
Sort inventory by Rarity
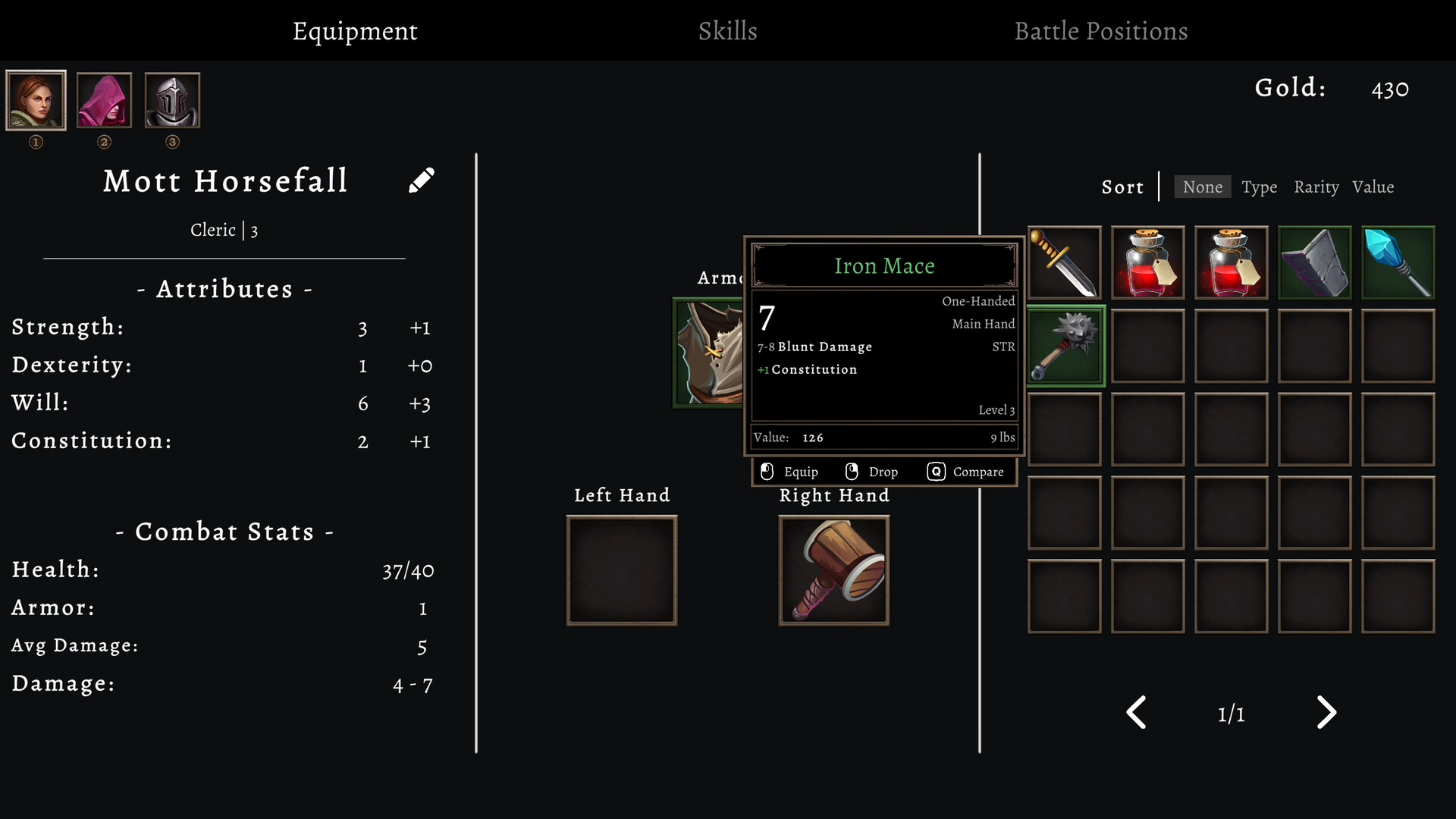coord(1316,187)
